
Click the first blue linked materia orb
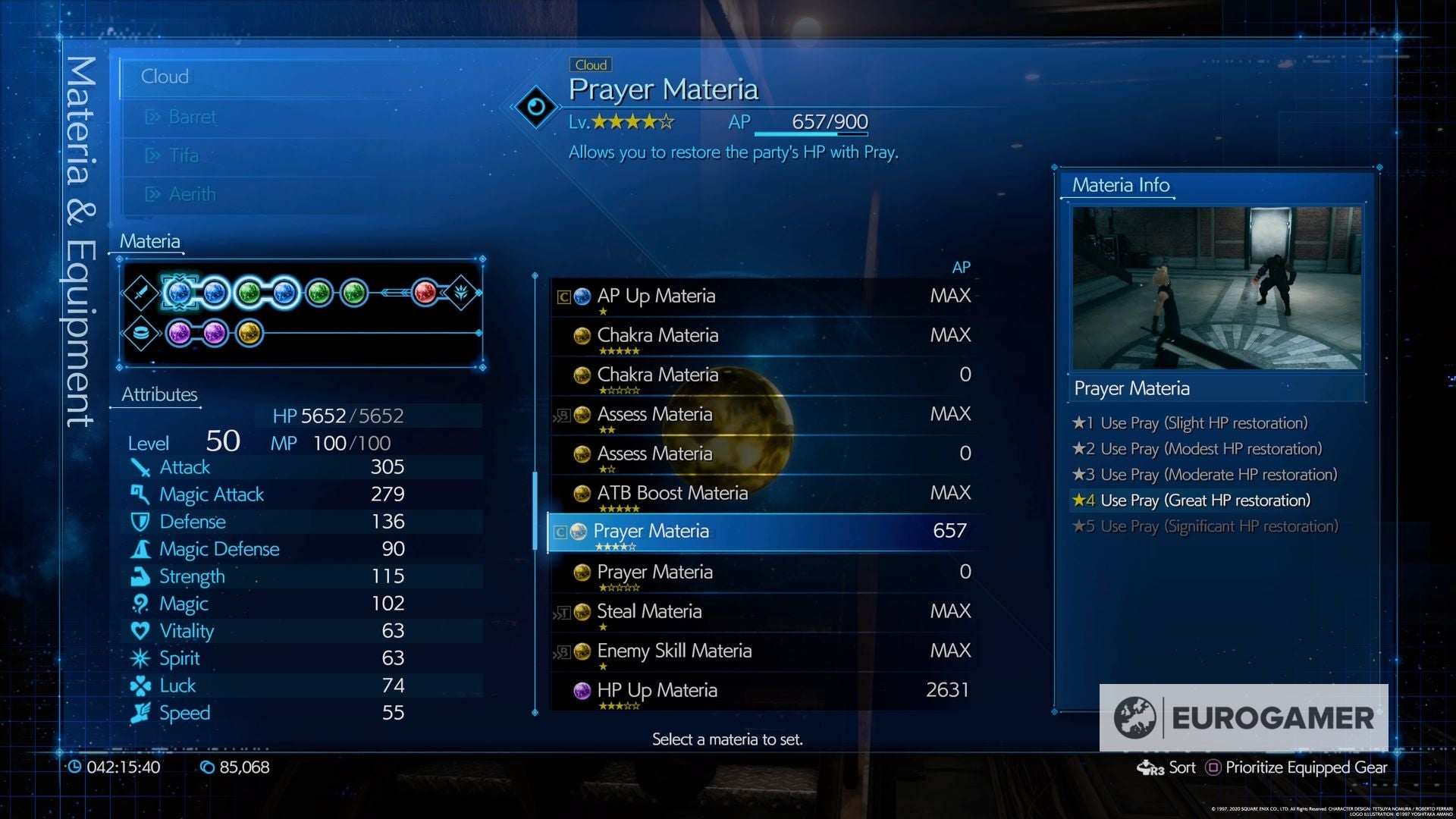179,292
